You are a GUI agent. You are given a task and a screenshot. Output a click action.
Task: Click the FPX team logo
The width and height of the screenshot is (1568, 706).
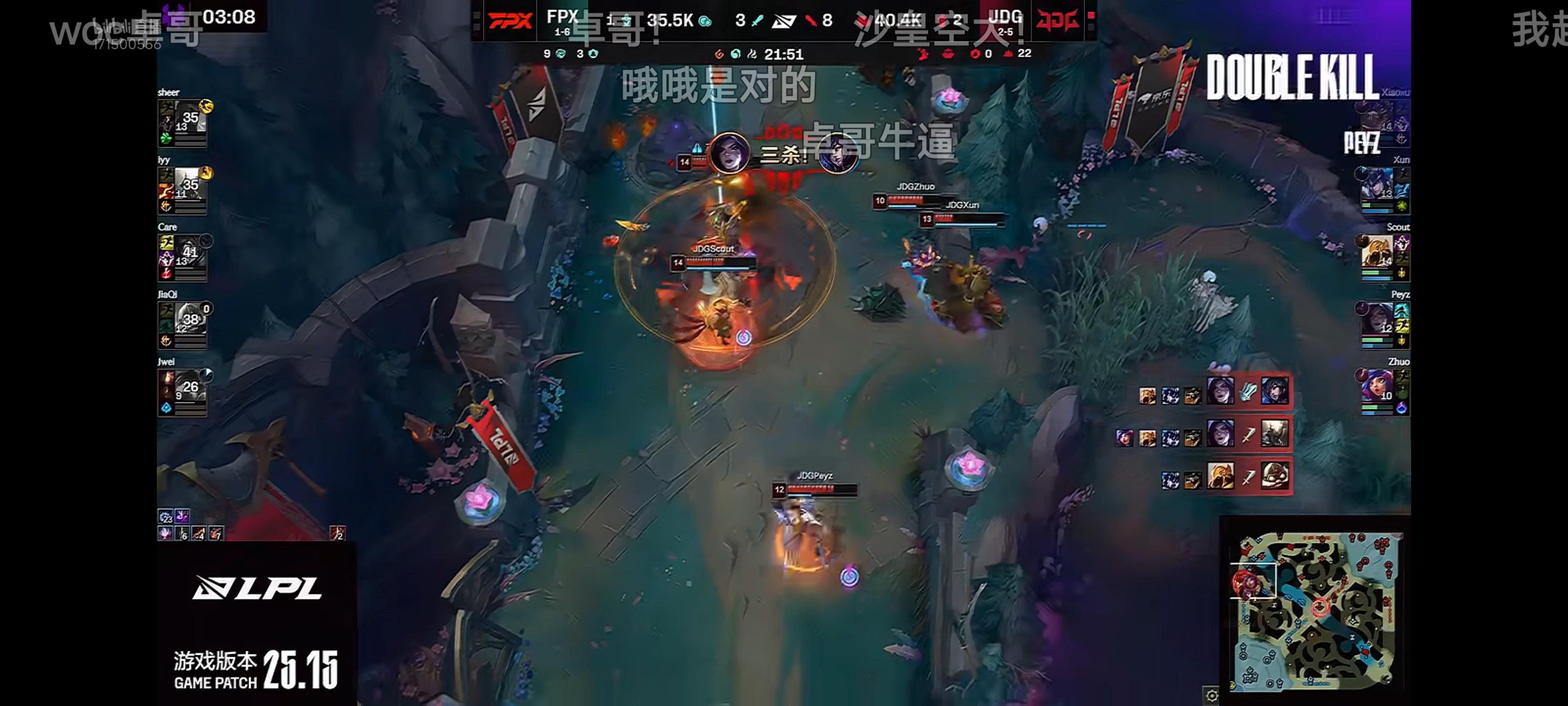click(x=510, y=21)
